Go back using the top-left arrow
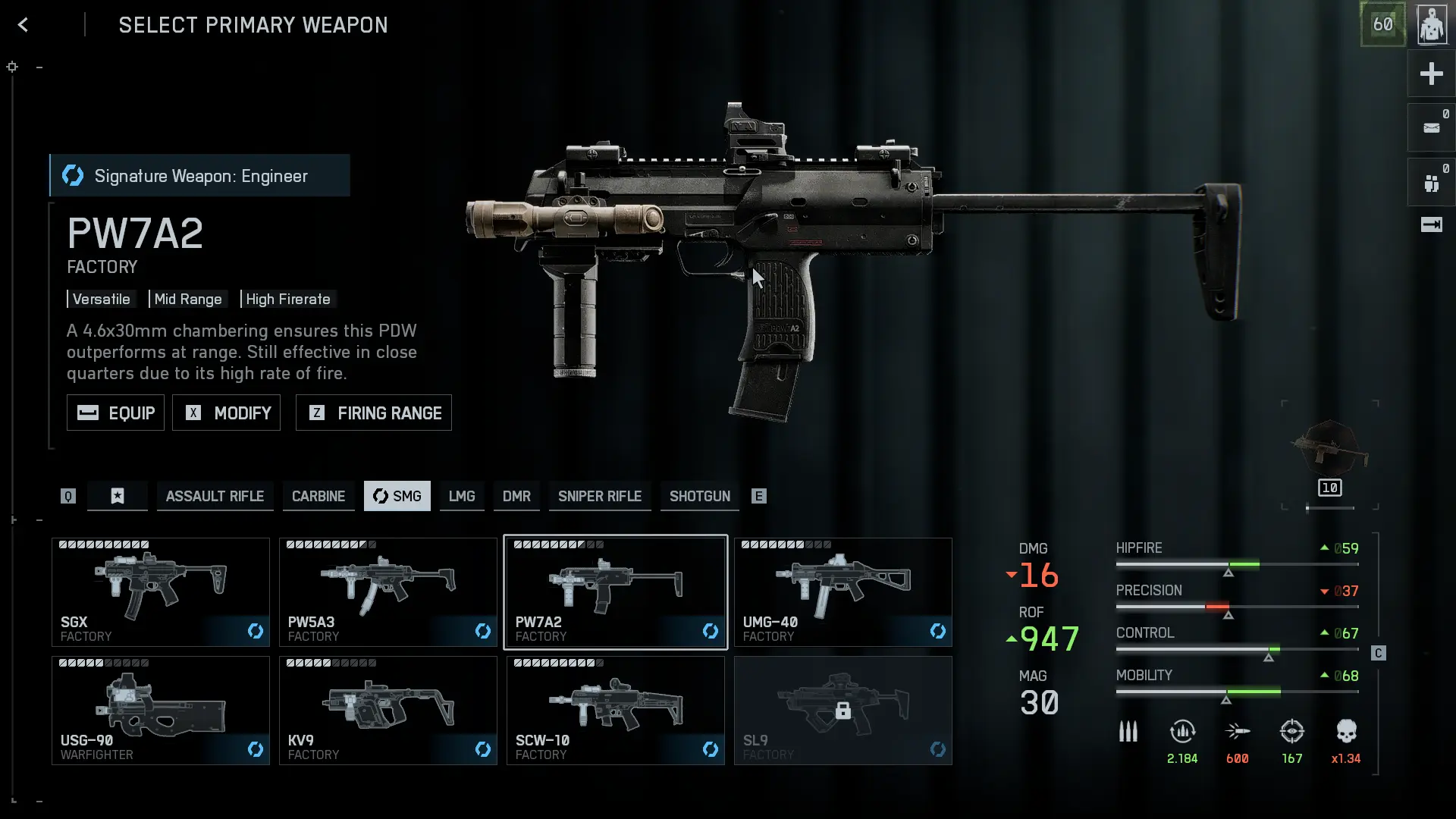1456x819 pixels. 23,25
